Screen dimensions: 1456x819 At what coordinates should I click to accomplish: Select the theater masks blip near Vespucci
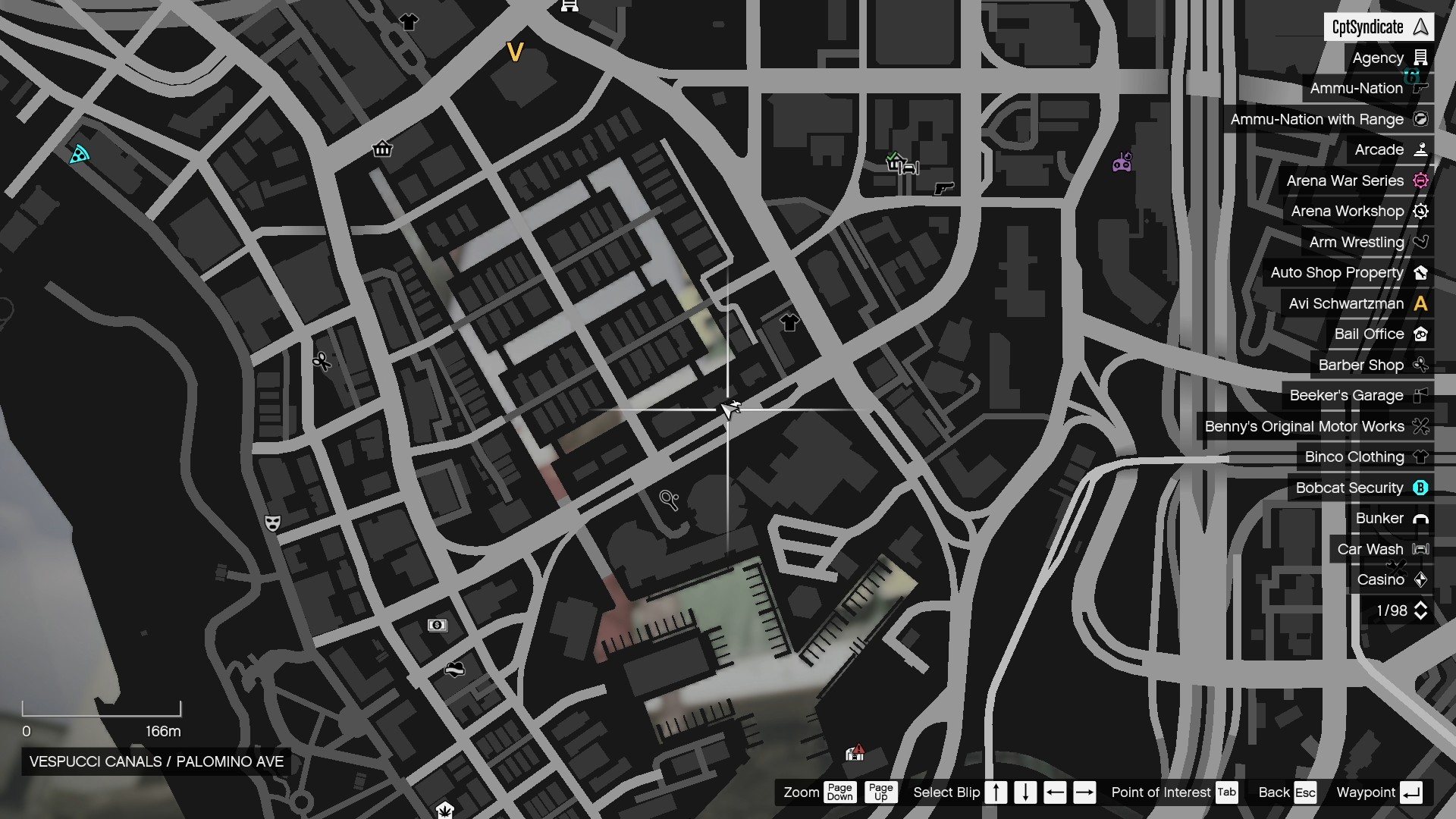point(273,523)
